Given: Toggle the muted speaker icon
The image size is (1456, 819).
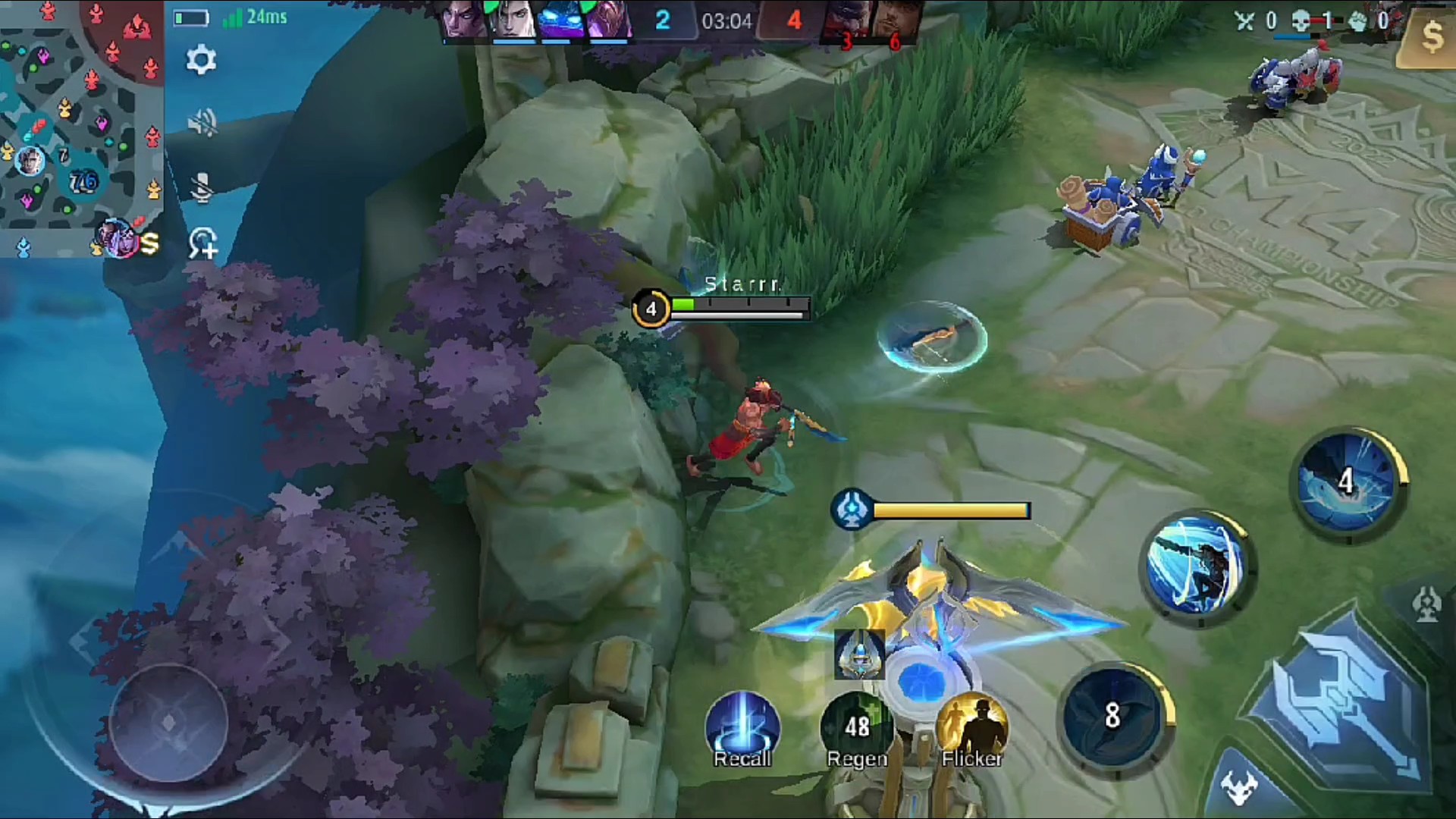Looking at the screenshot, I should pyautogui.click(x=202, y=122).
